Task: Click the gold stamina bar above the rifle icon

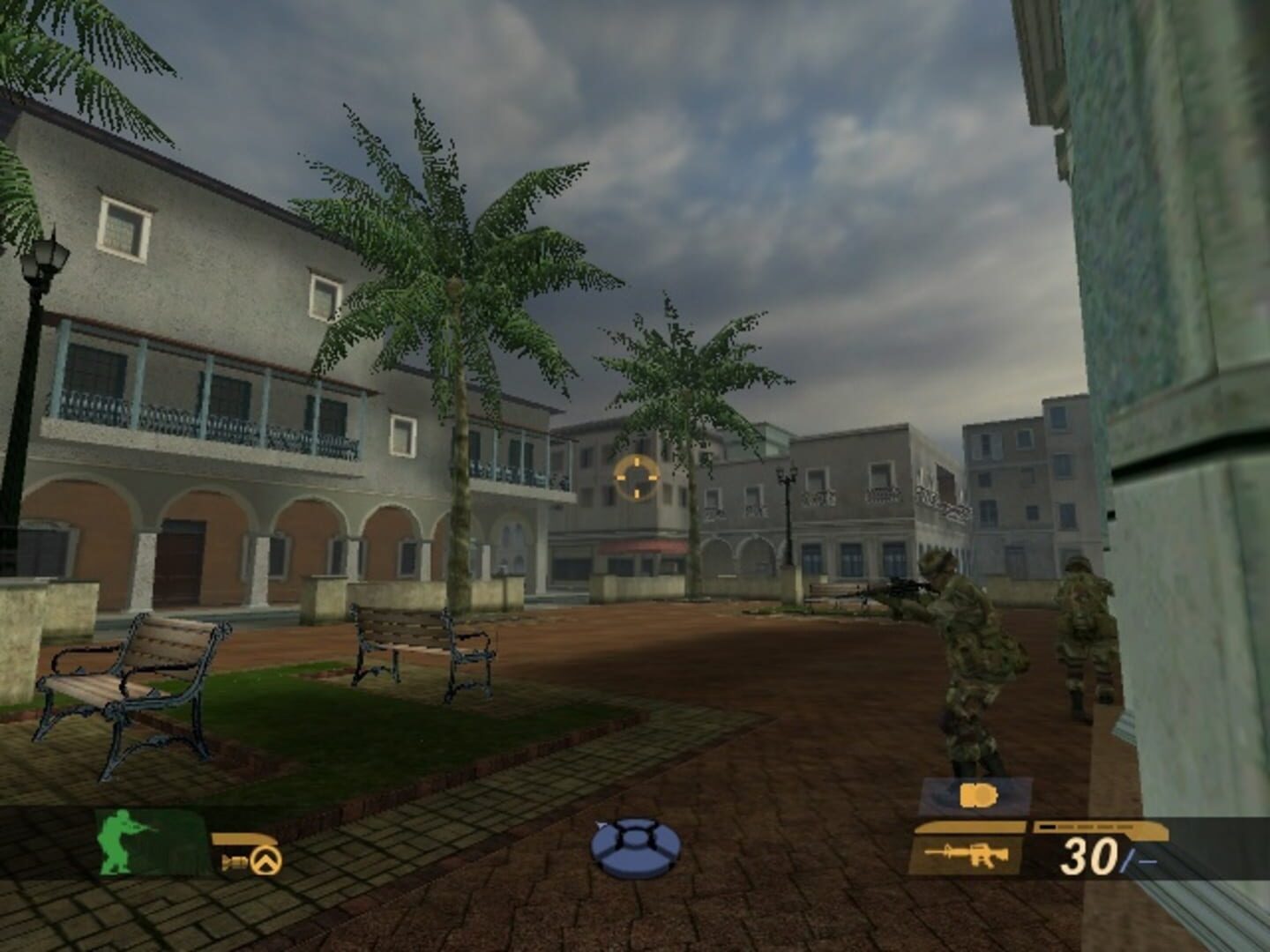Action: (969, 826)
